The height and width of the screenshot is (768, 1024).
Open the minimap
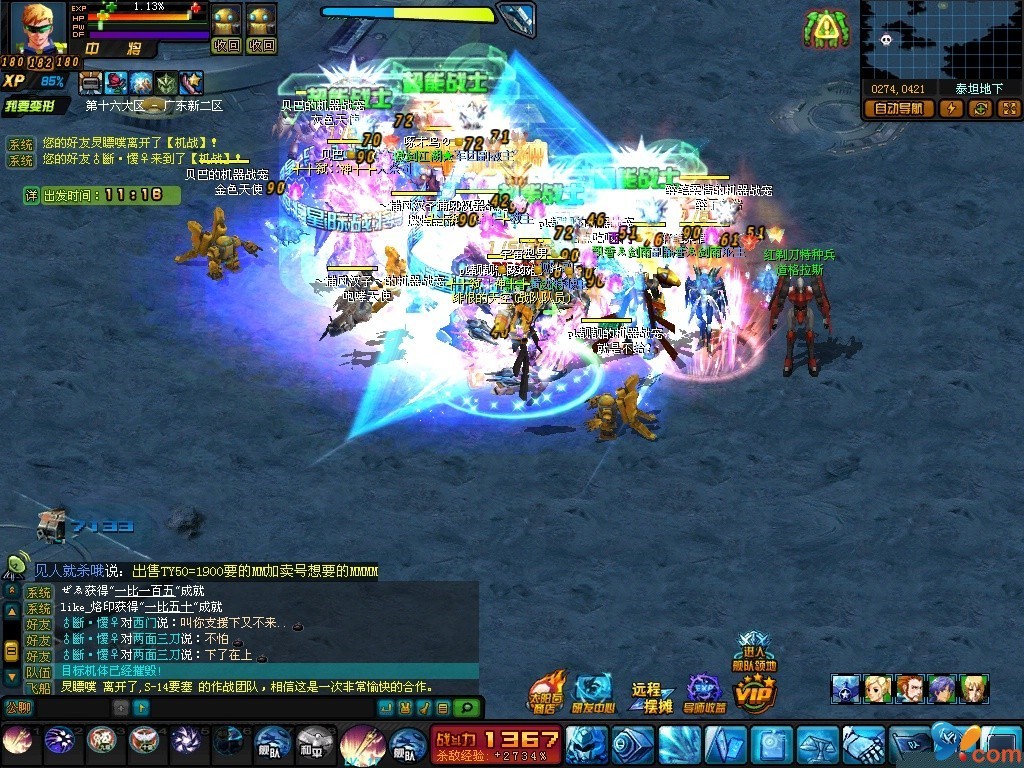(x=940, y=40)
